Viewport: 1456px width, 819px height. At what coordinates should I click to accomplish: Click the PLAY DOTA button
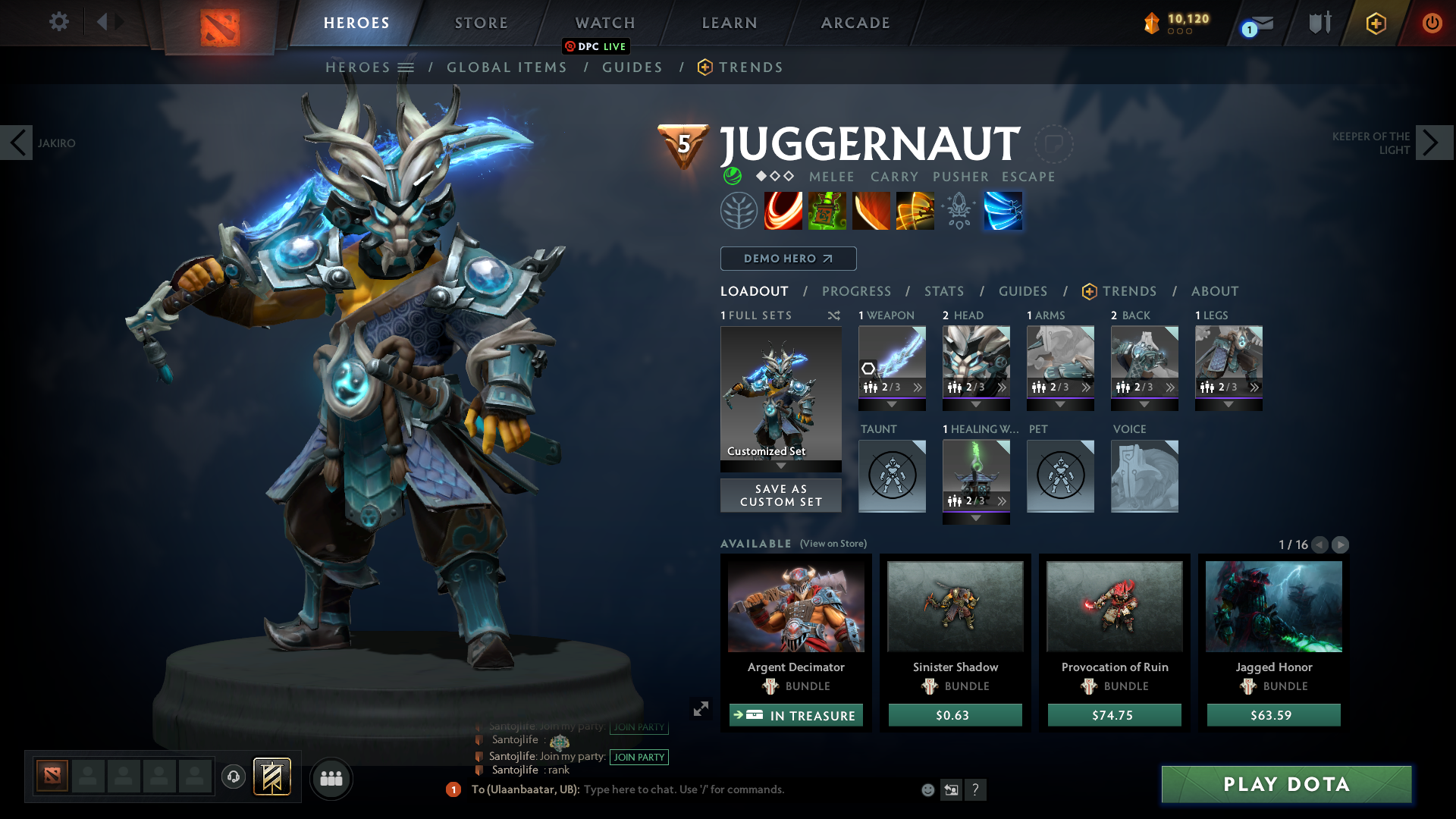(x=1285, y=785)
